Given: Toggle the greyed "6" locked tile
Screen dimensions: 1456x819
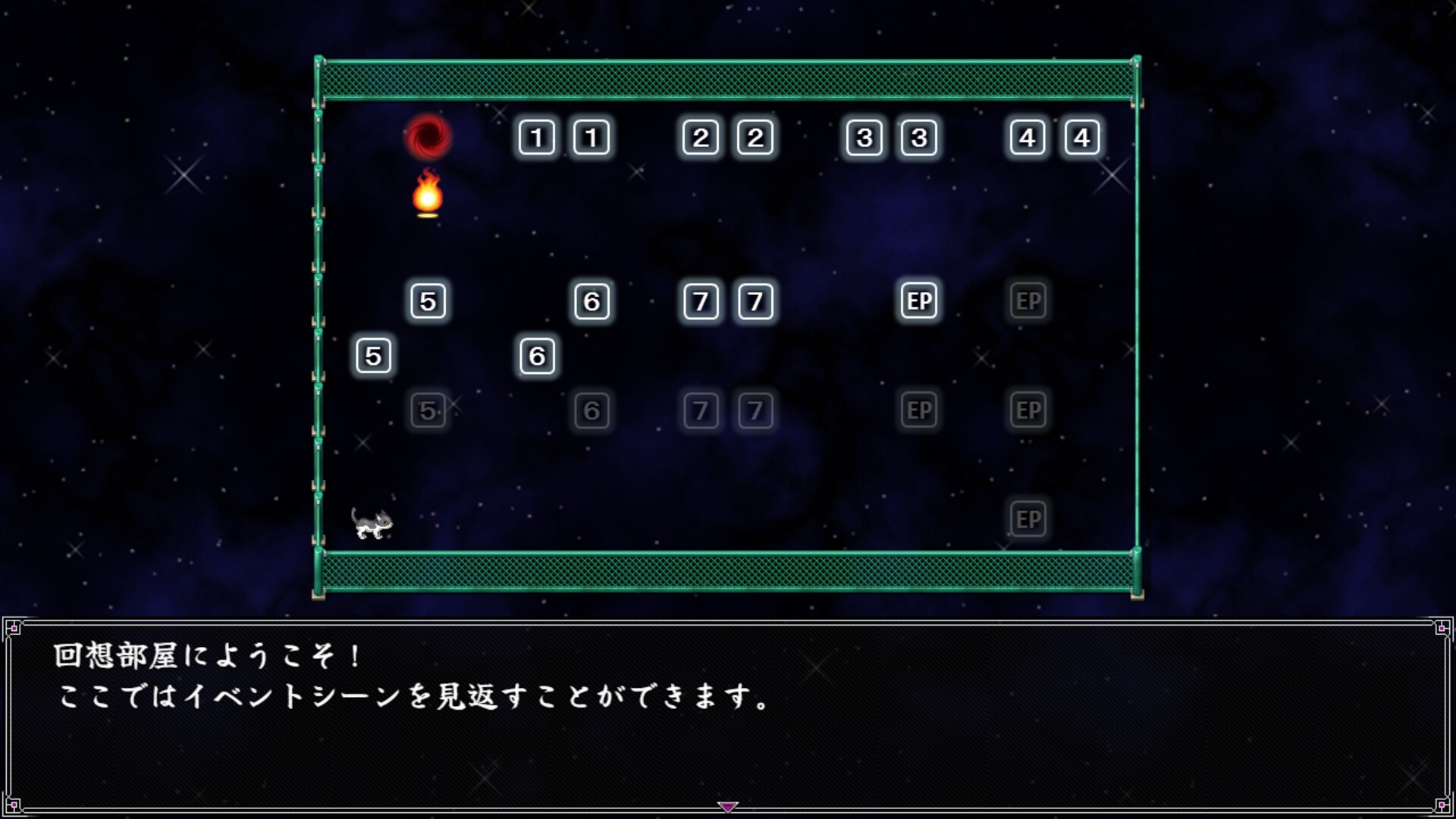Looking at the screenshot, I should 593,410.
